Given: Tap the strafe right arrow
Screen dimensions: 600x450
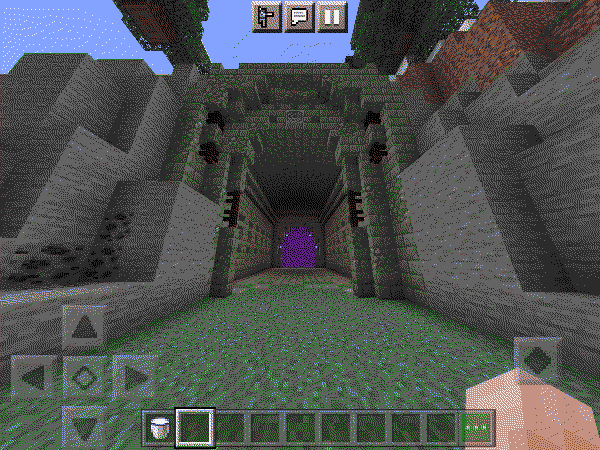Looking at the screenshot, I should pyautogui.click(x=134, y=378).
